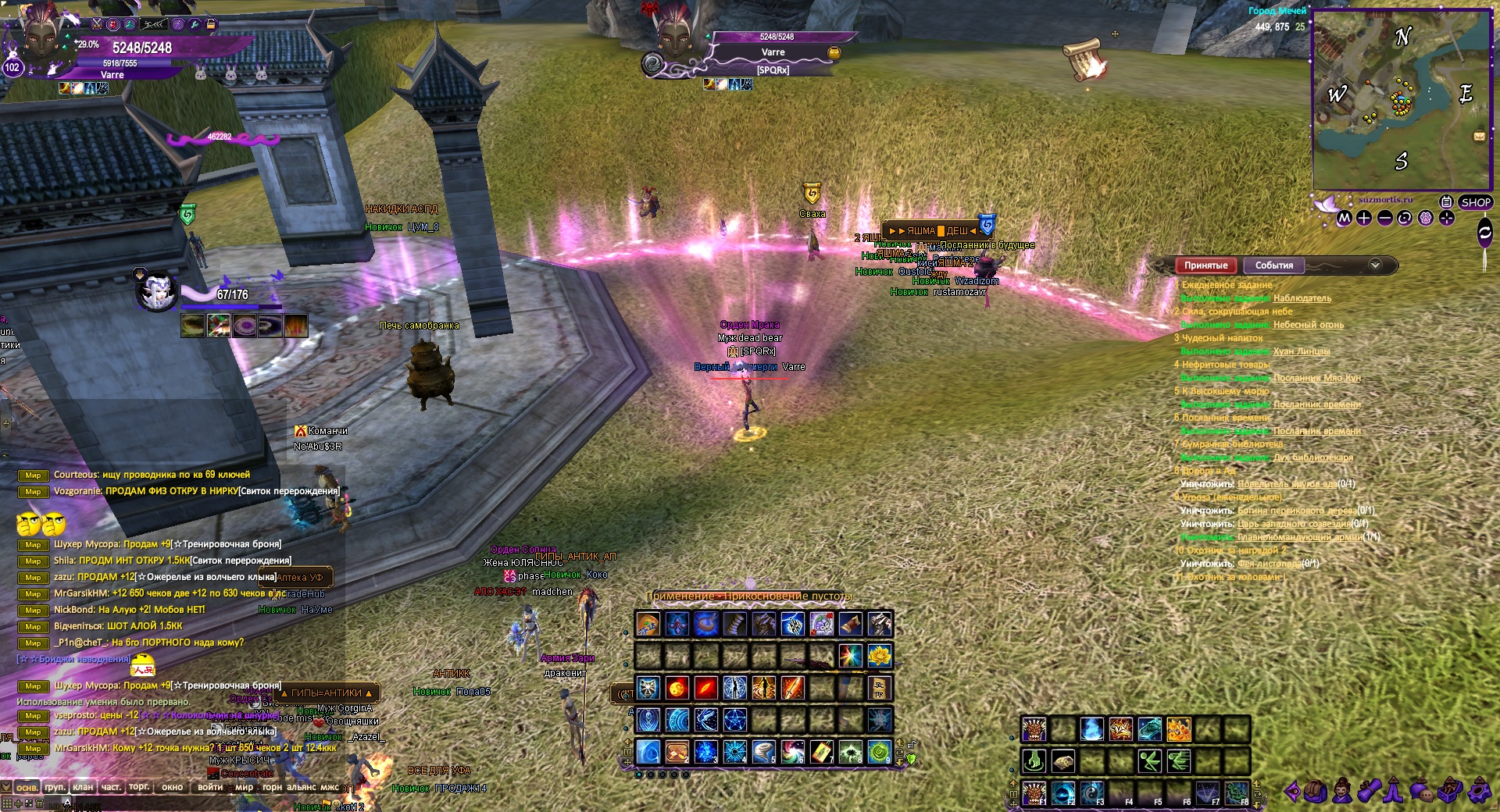The width and height of the screenshot is (1500, 812).
Task: Open the purple scroll quest log icon
Action: 1369,792
